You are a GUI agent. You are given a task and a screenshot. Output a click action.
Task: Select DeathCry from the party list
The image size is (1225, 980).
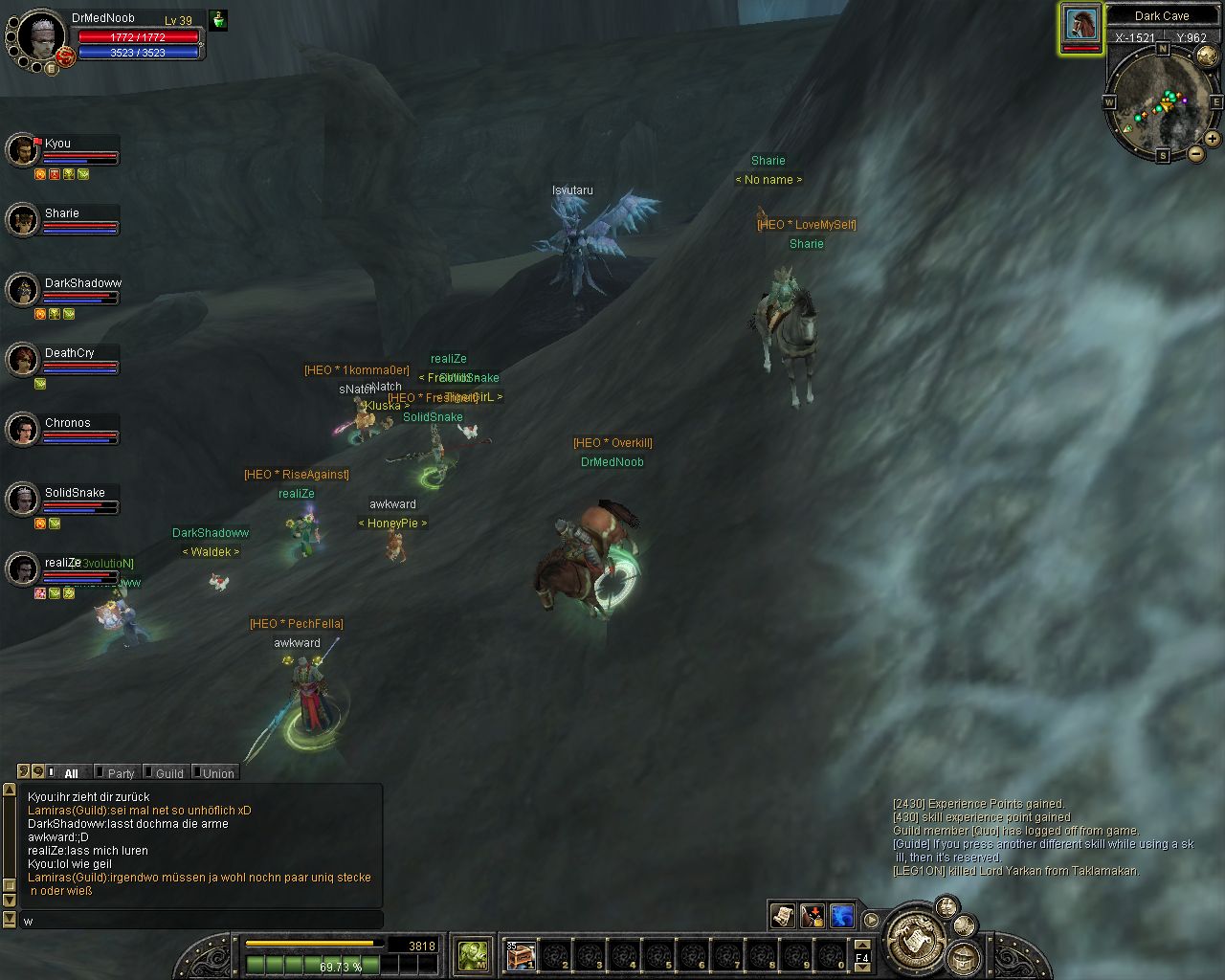point(22,360)
